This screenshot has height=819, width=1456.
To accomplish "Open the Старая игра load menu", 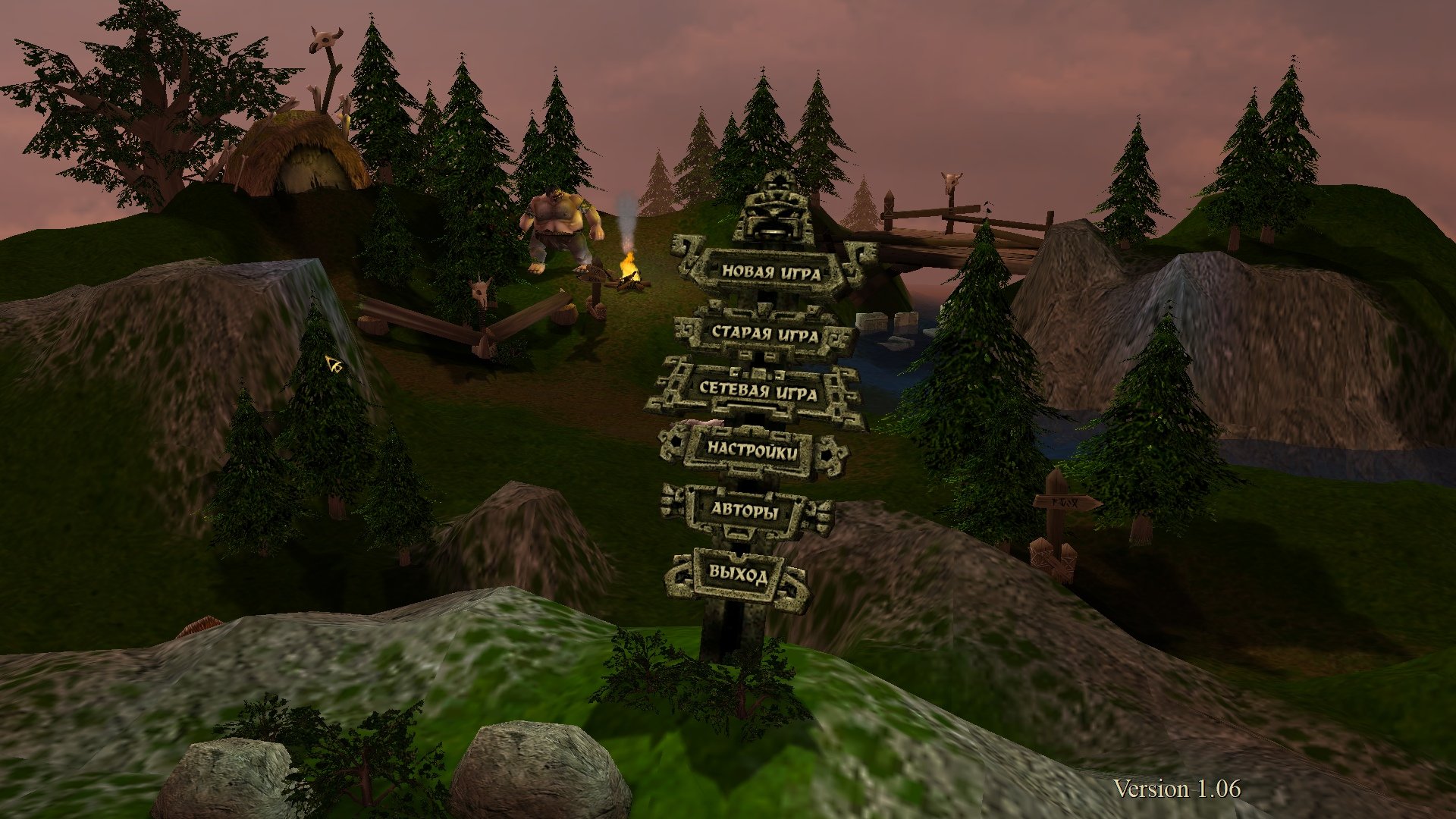I will [764, 334].
